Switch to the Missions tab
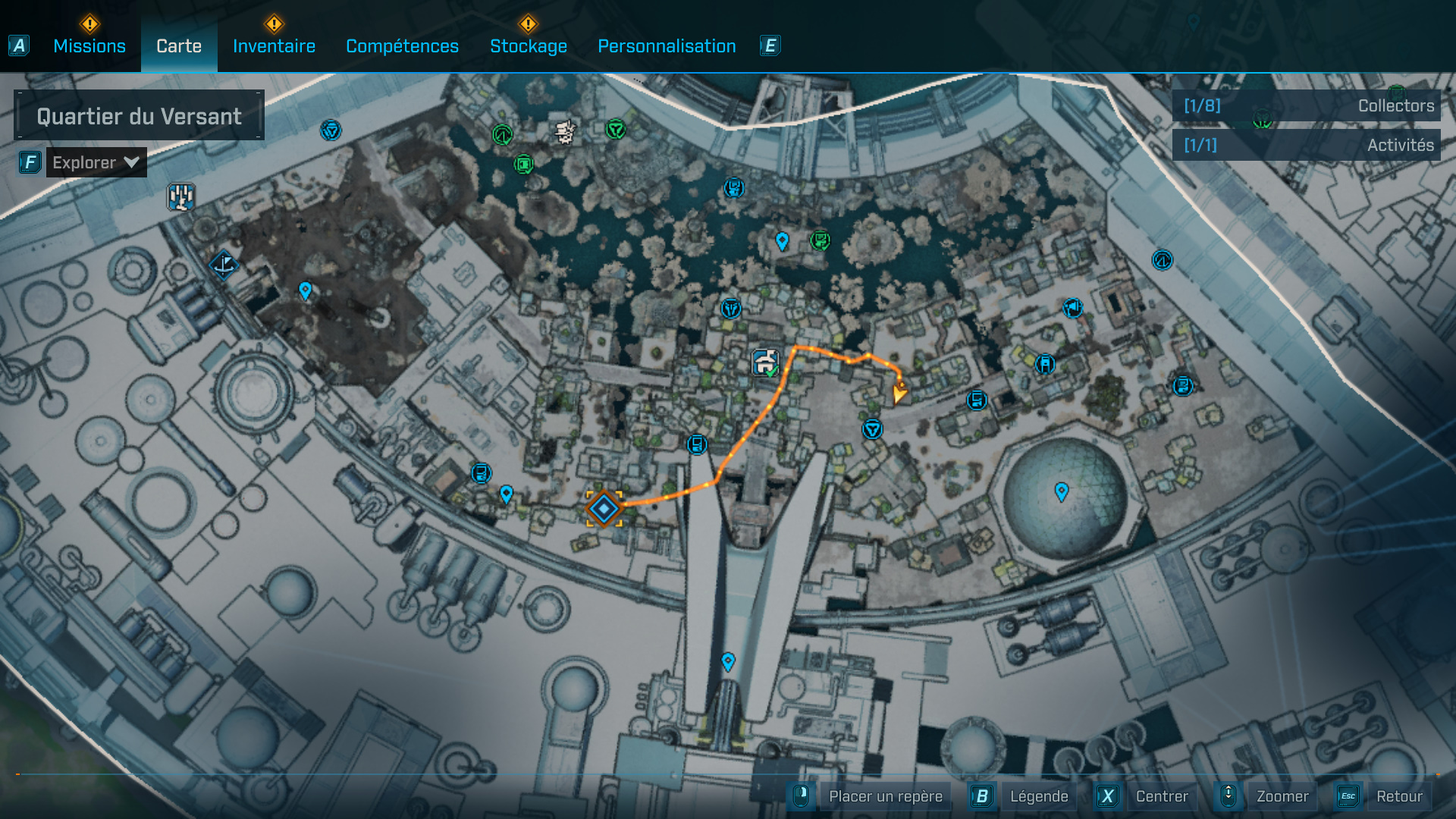This screenshot has width=1456, height=819. tap(89, 45)
